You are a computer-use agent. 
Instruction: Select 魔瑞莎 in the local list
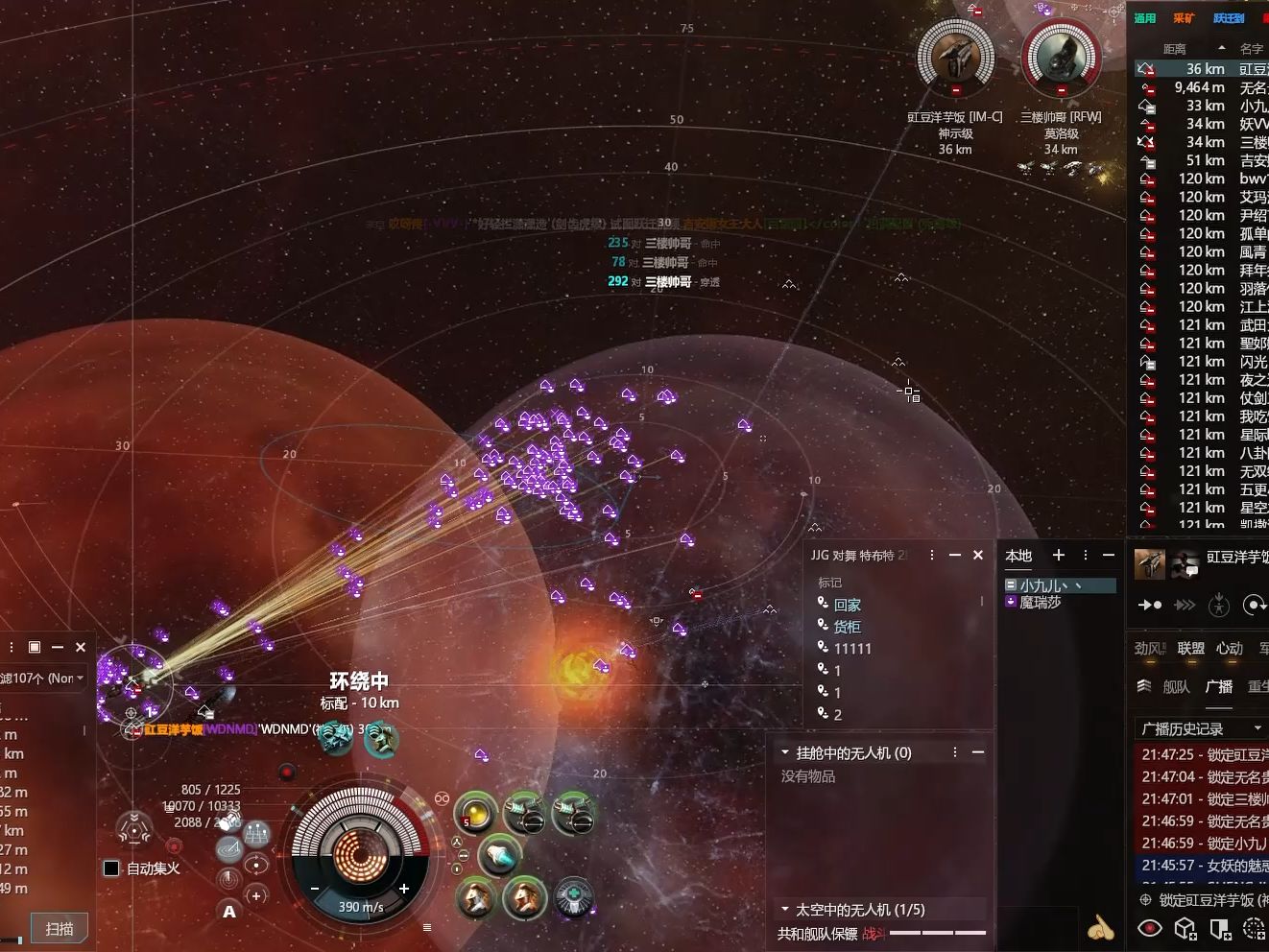click(1041, 603)
